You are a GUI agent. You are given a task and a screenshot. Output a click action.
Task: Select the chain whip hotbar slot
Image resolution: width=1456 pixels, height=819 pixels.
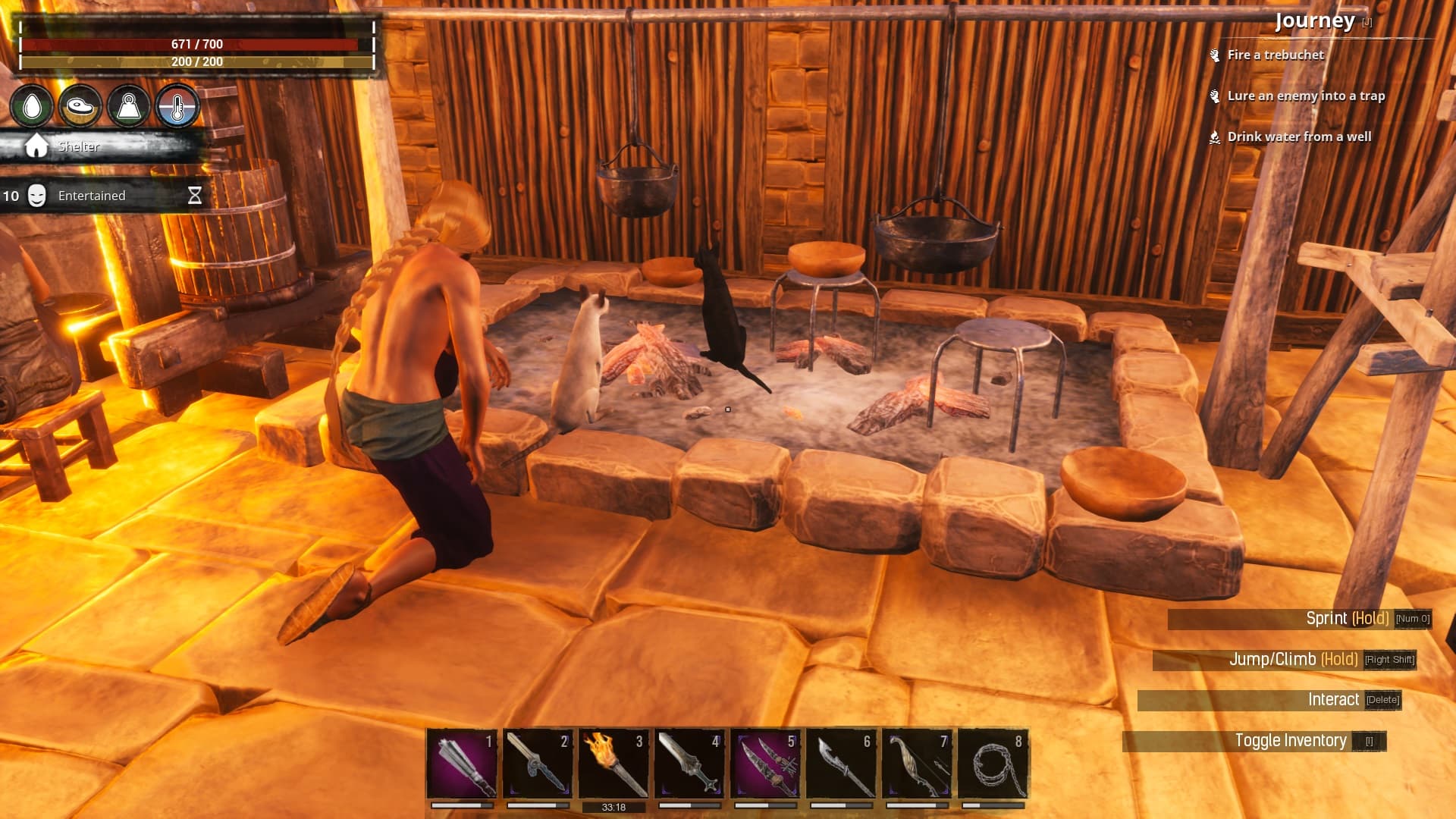993,764
